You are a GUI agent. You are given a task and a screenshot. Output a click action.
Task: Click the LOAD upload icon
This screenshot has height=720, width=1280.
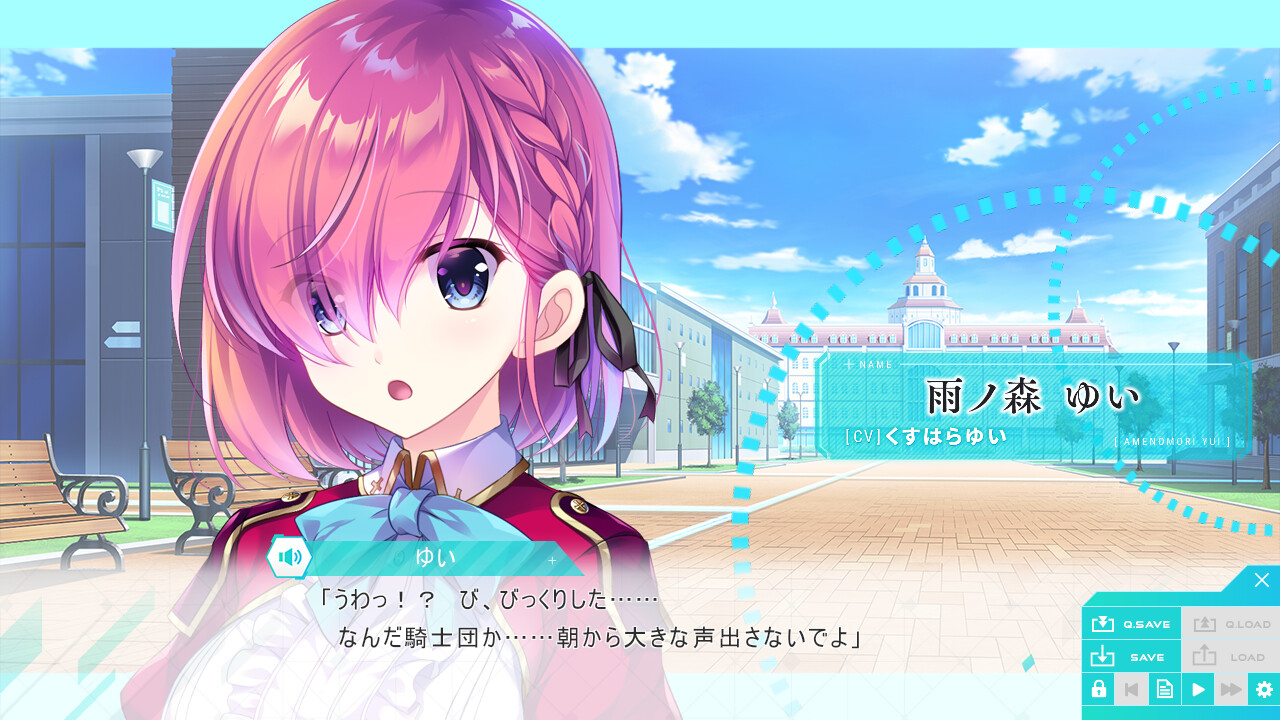pyautogui.click(x=1207, y=656)
